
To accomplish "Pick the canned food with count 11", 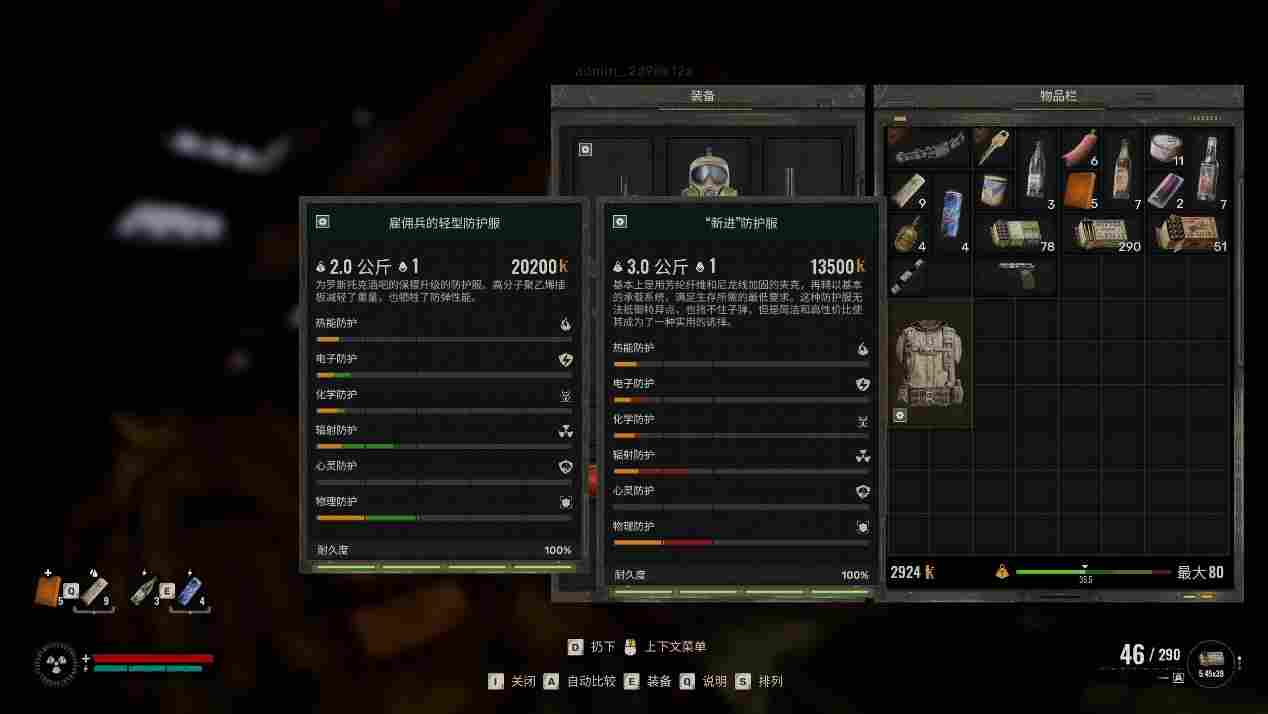I will 1165,148.
